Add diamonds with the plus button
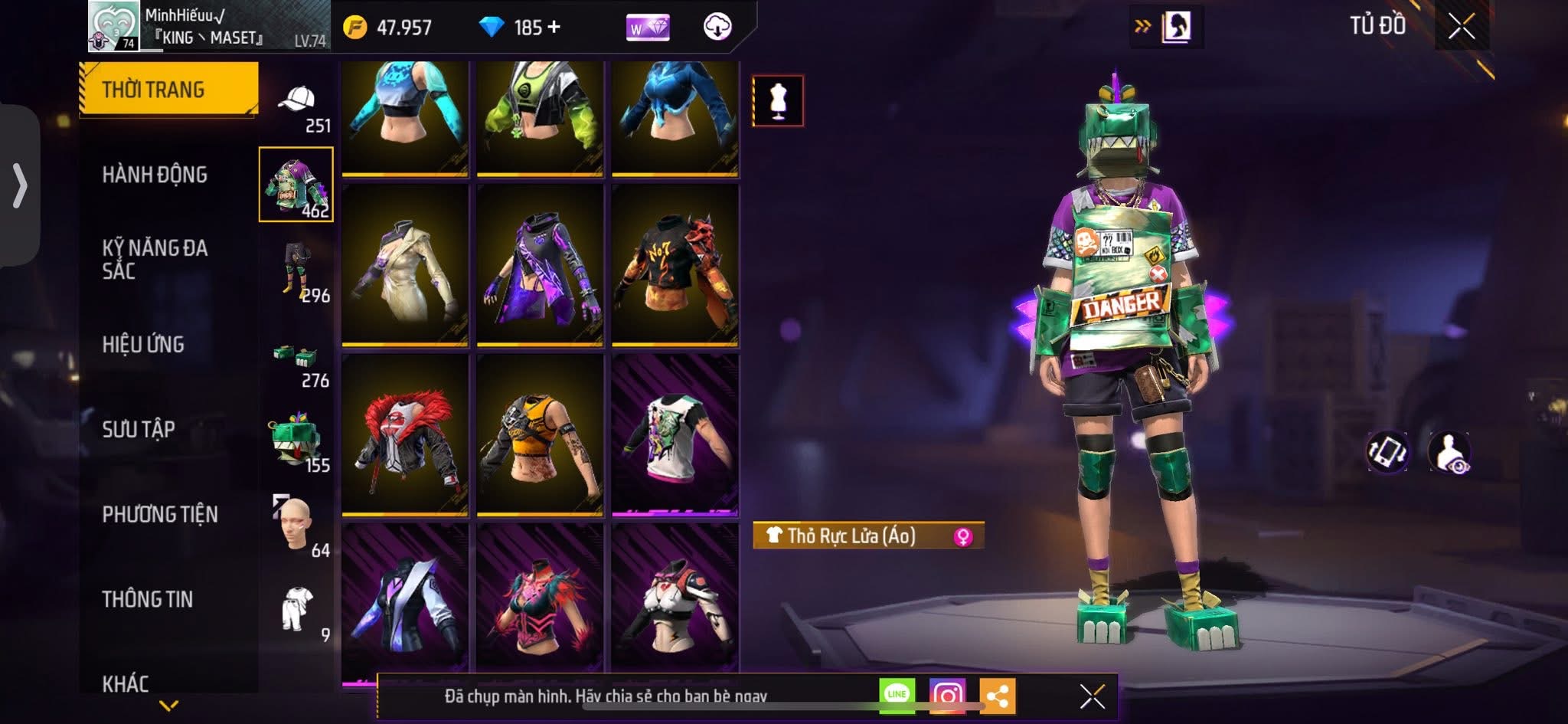This screenshot has height=724, width=1568. (554, 28)
